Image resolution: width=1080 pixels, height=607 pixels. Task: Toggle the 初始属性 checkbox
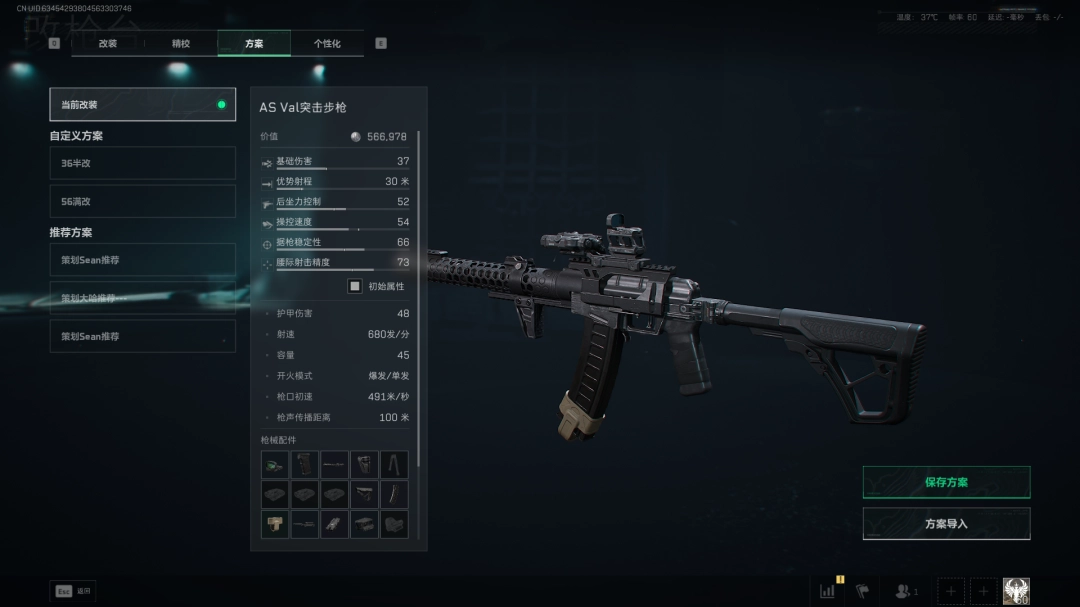(x=355, y=286)
